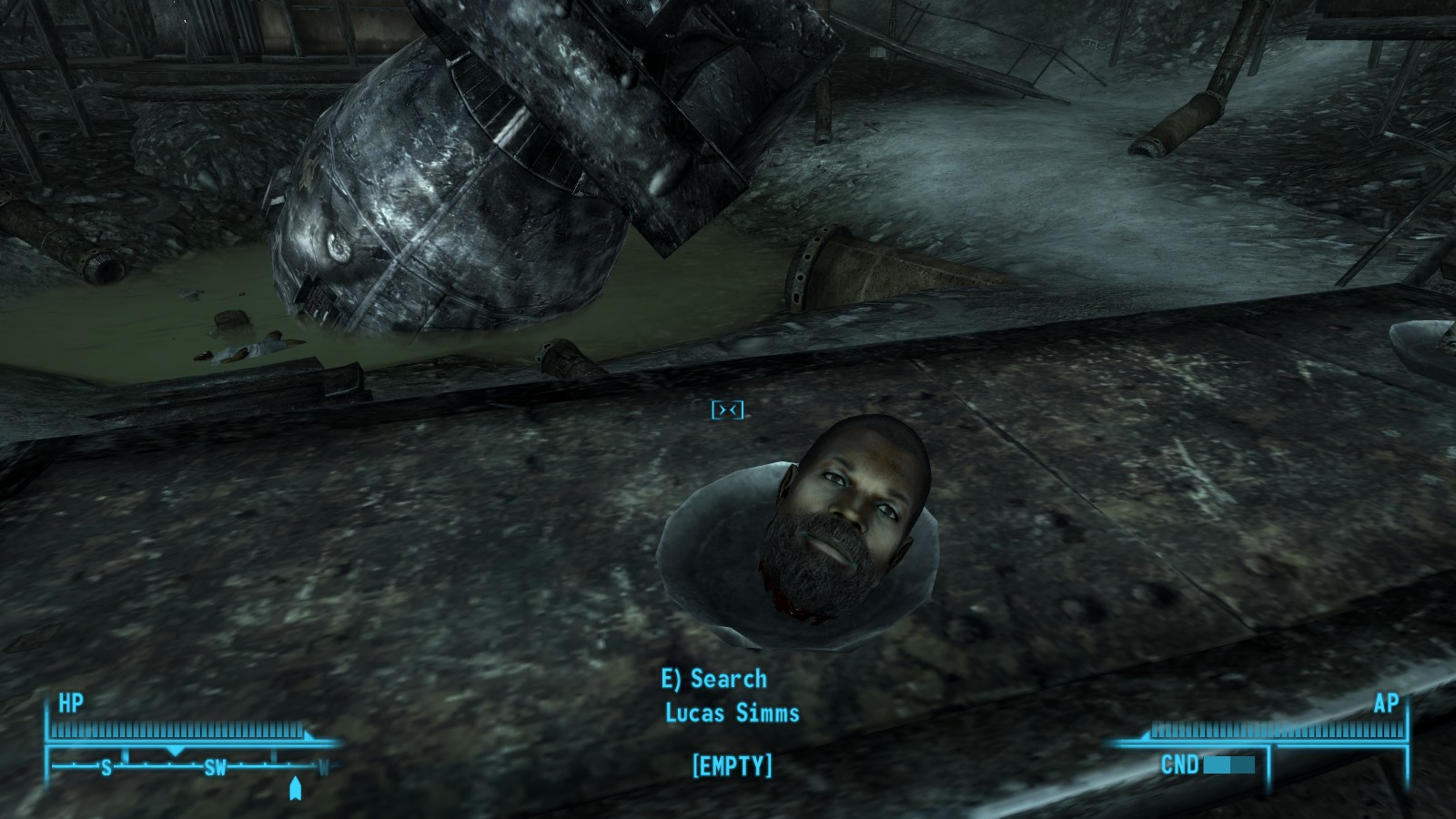Activate the E) Search prompt
Image resolution: width=1456 pixels, height=819 pixels.
pos(713,678)
